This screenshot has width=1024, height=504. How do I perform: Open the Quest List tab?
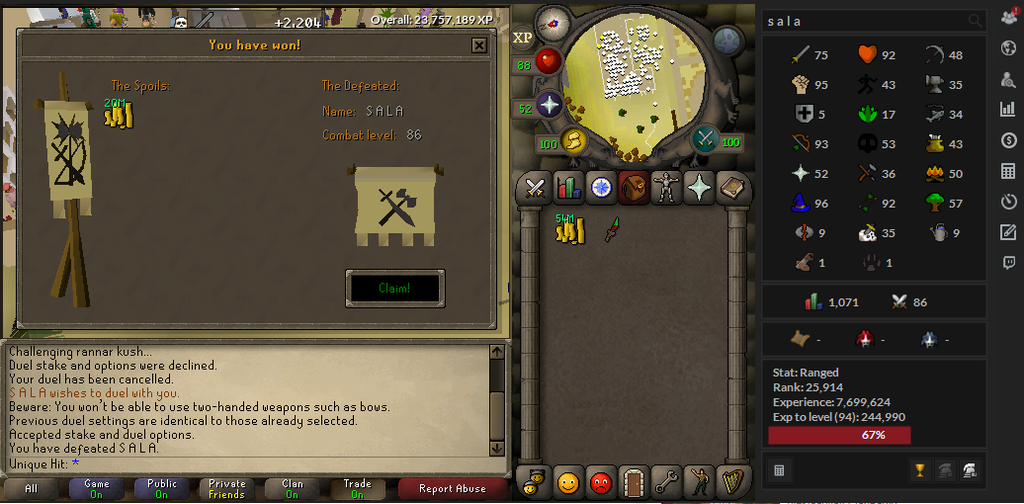coord(601,187)
